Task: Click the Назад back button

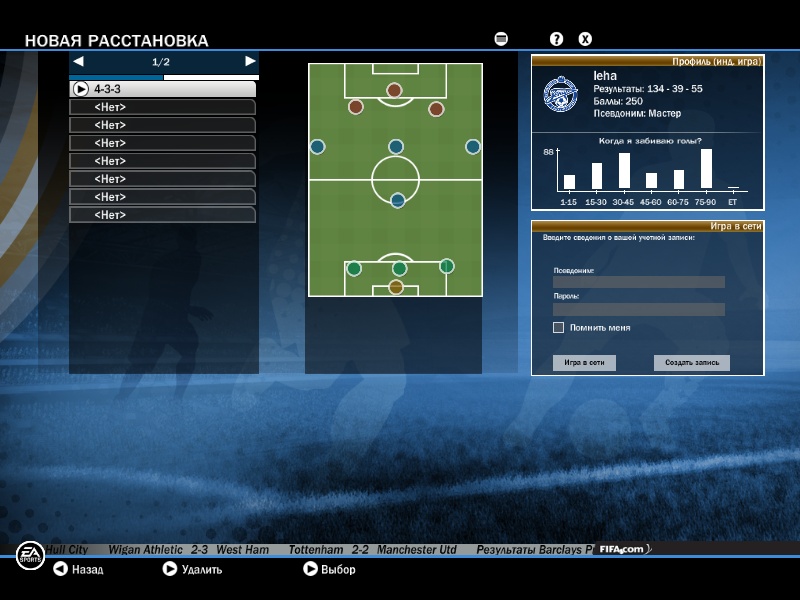Action: pyautogui.click(x=78, y=569)
